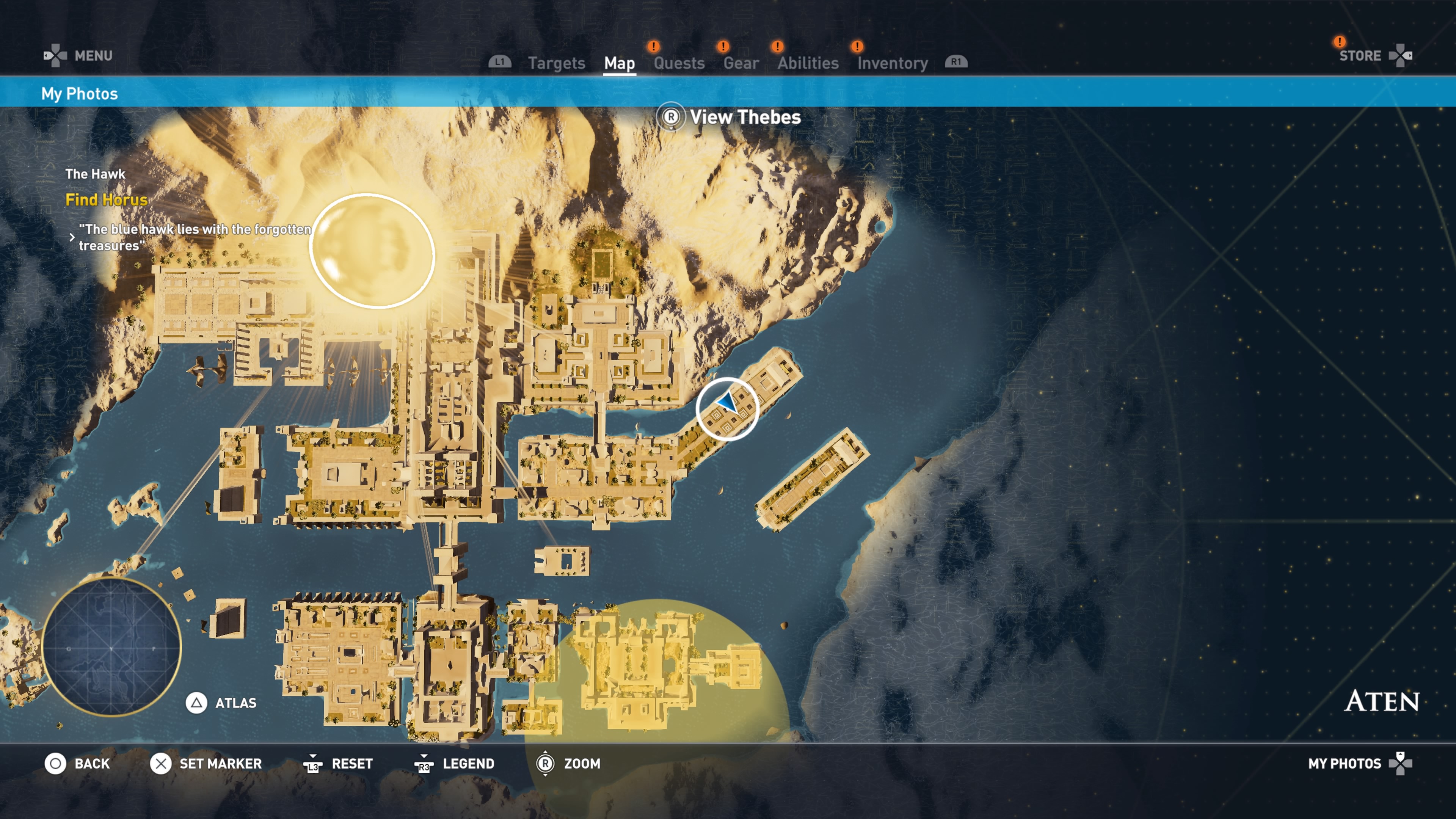Image resolution: width=1456 pixels, height=819 pixels.
Task: Click the circular atlas globe minimap
Action: point(111,647)
